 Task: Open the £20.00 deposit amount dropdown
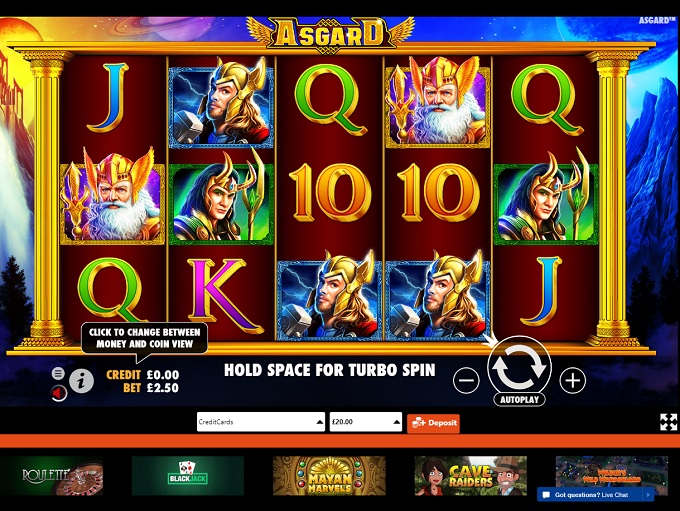pos(366,422)
